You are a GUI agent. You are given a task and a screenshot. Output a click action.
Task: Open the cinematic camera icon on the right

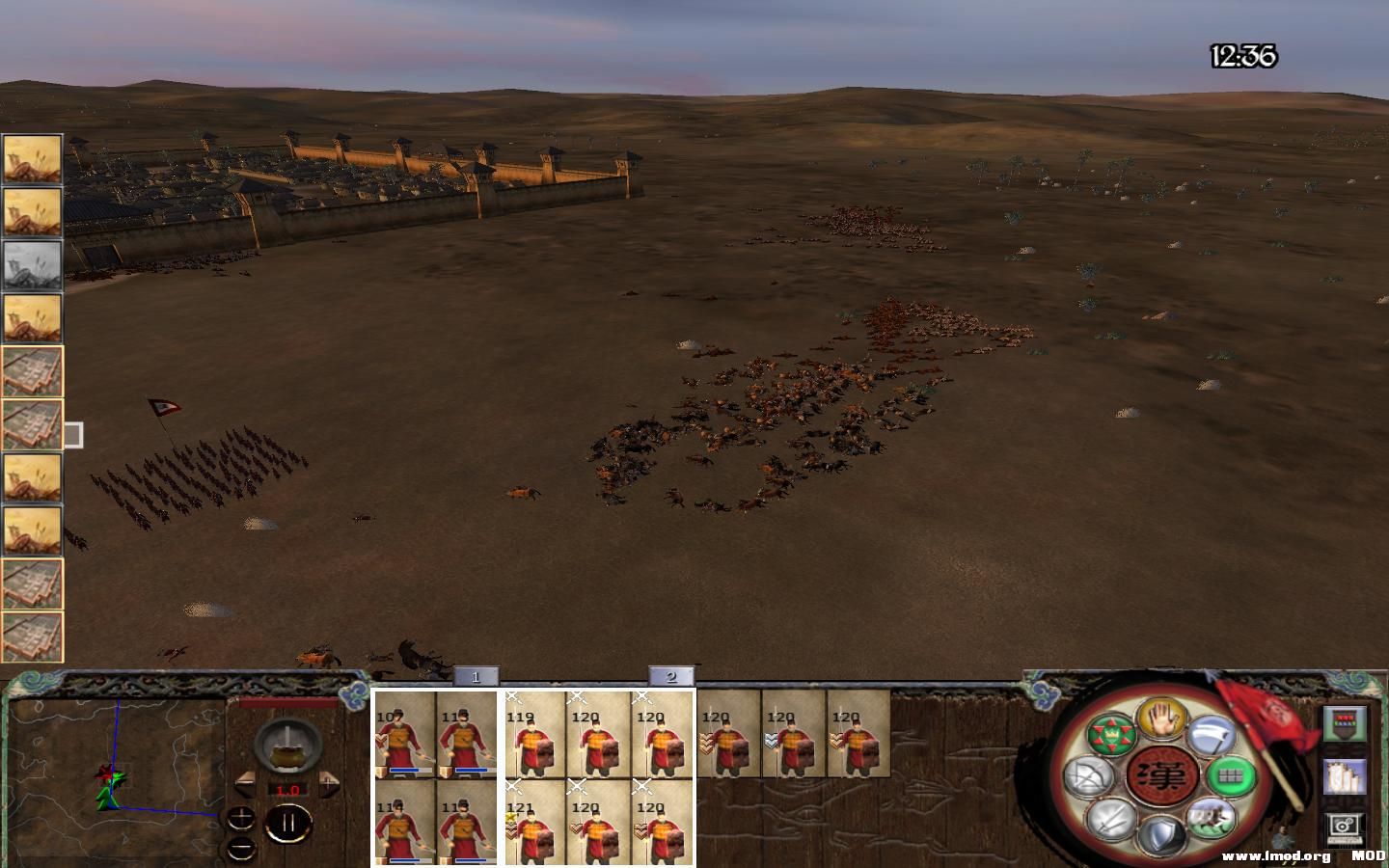(x=1344, y=825)
